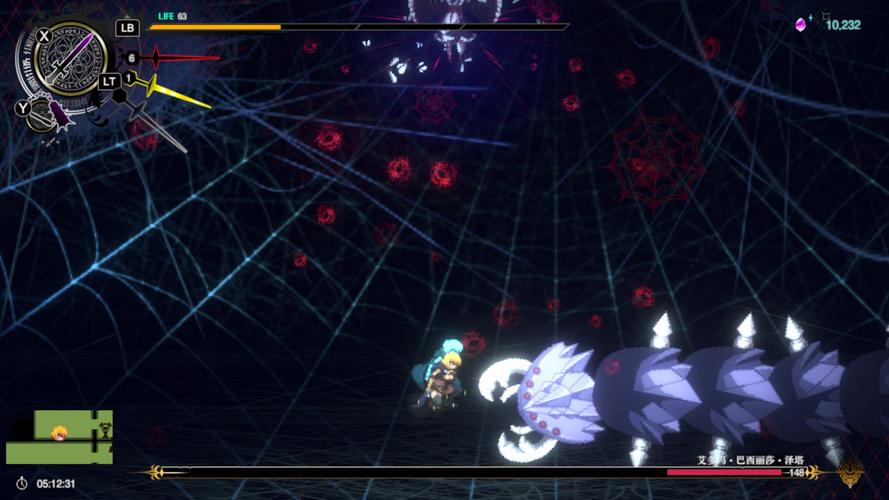Choose the red sword skill
Image resolution: width=889 pixels, height=500 pixels.
[185, 58]
